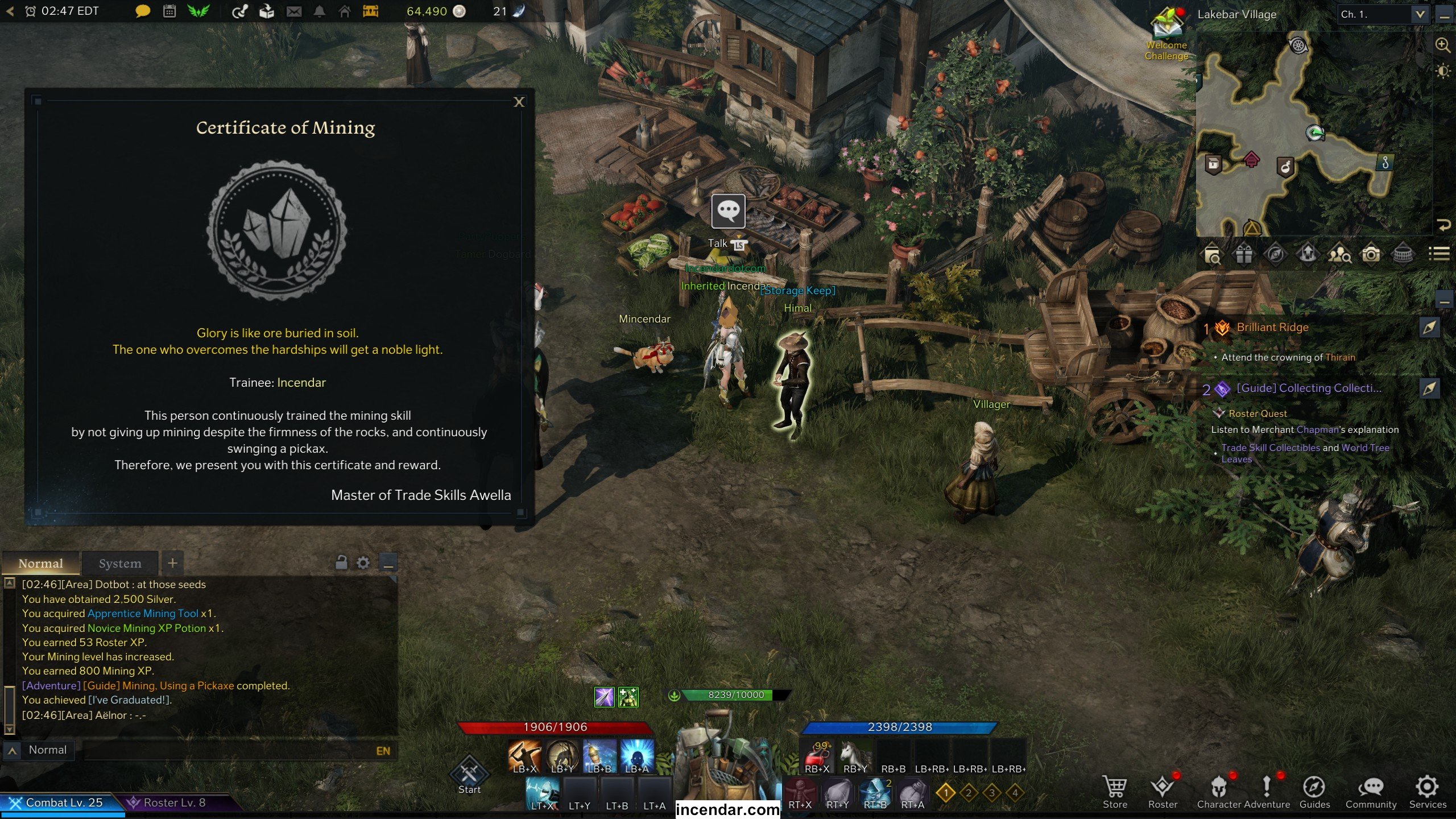Open chat settings gear
This screenshot has width=1456, height=819.
click(x=363, y=563)
